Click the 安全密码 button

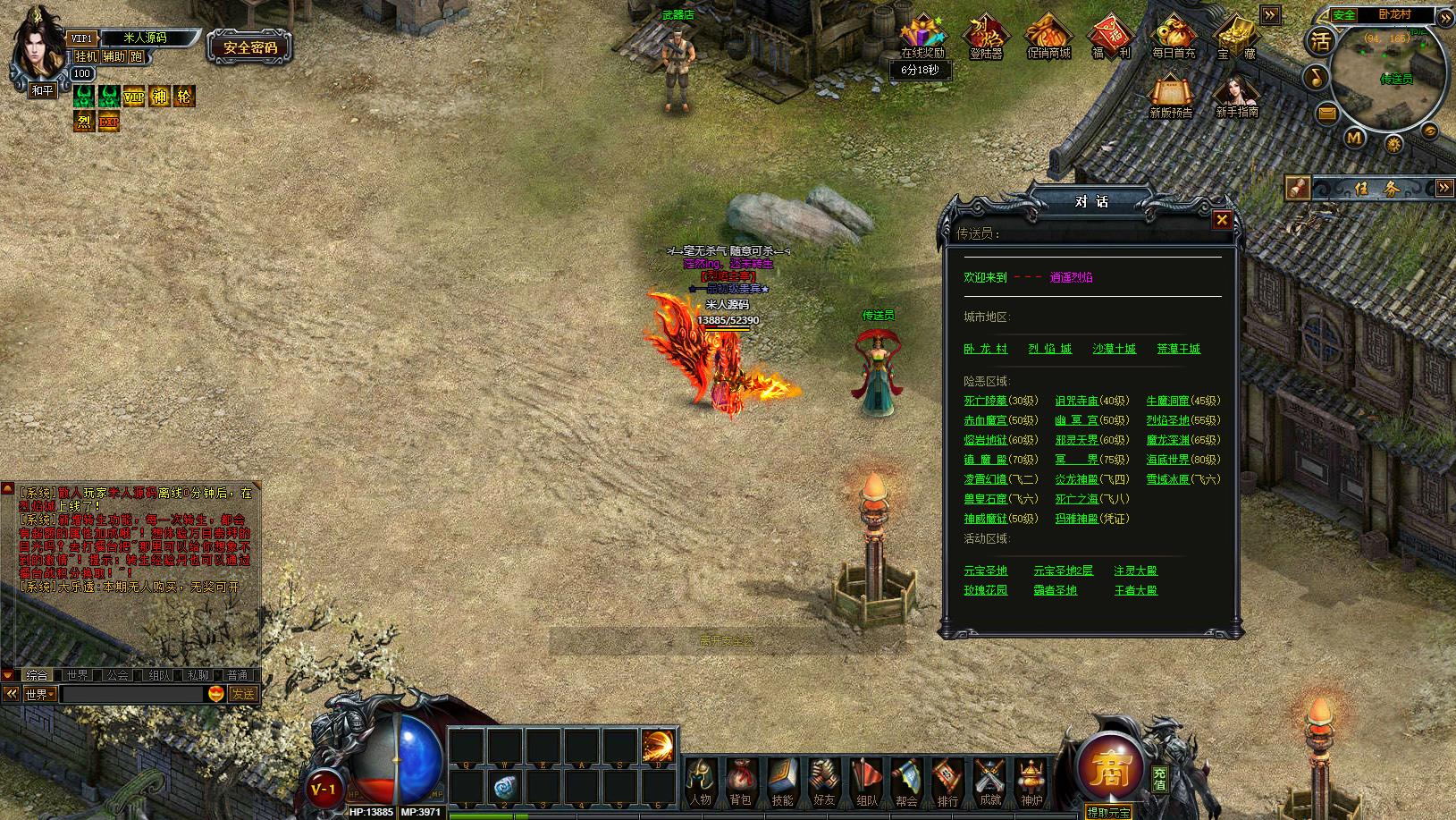(250, 47)
